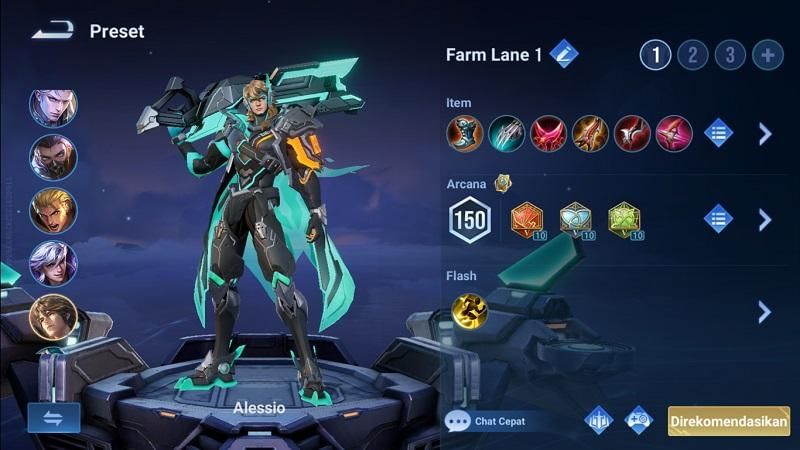
Task: Expand the Arcana section arrow
Action: click(x=765, y=219)
